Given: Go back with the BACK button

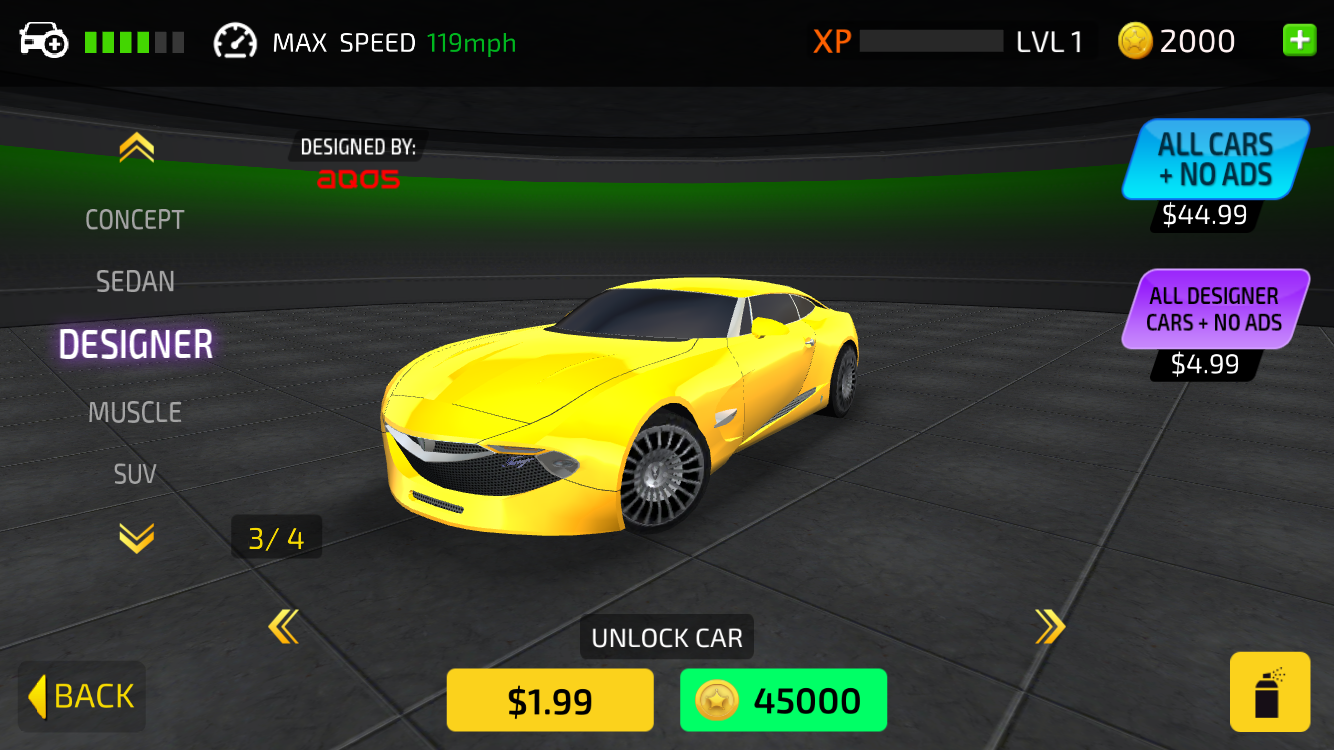Looking at the screenshot, I should point(82,696).
